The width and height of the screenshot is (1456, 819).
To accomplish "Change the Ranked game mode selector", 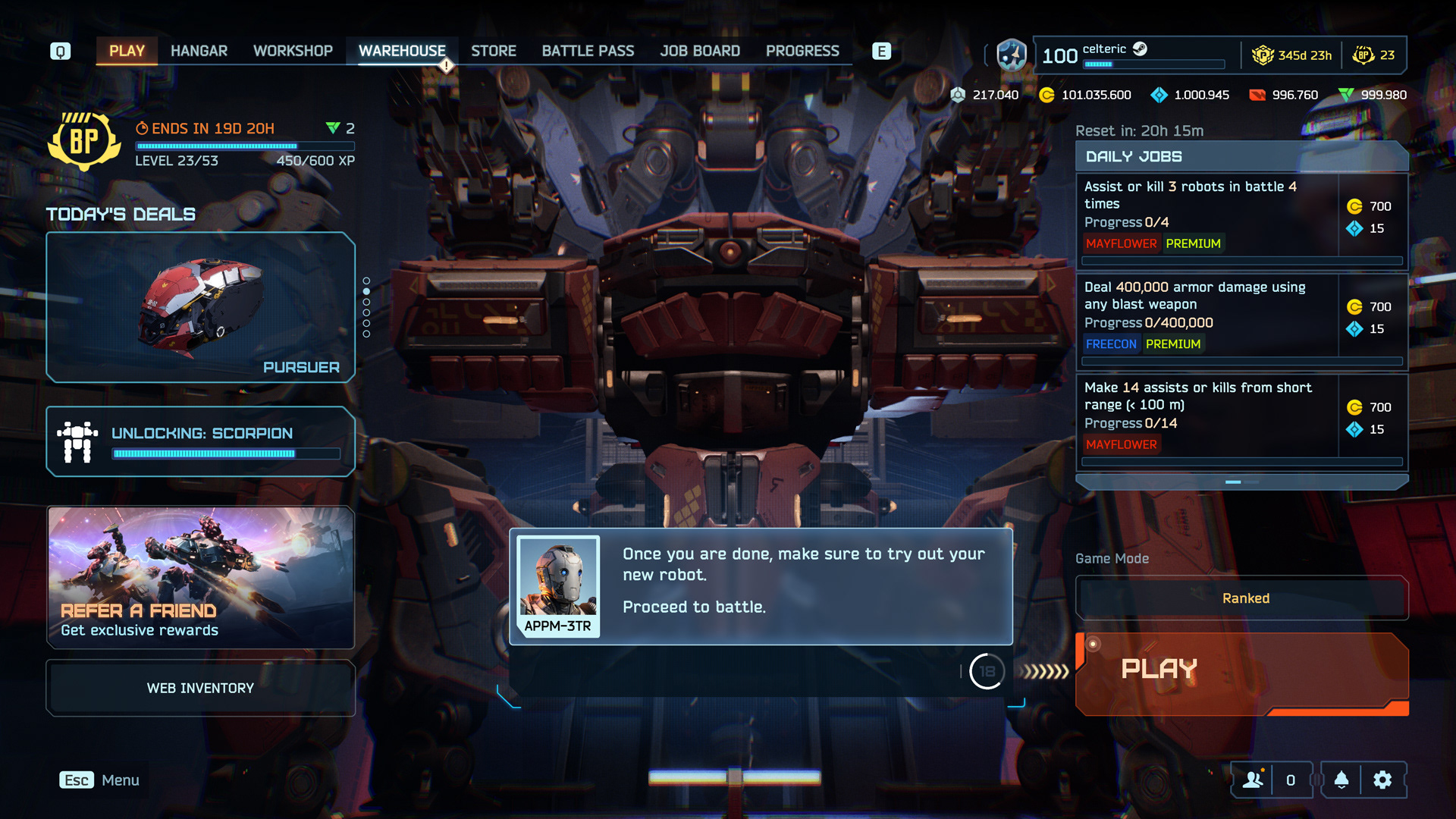I will pyautogui.click(x=1241, y=598).
